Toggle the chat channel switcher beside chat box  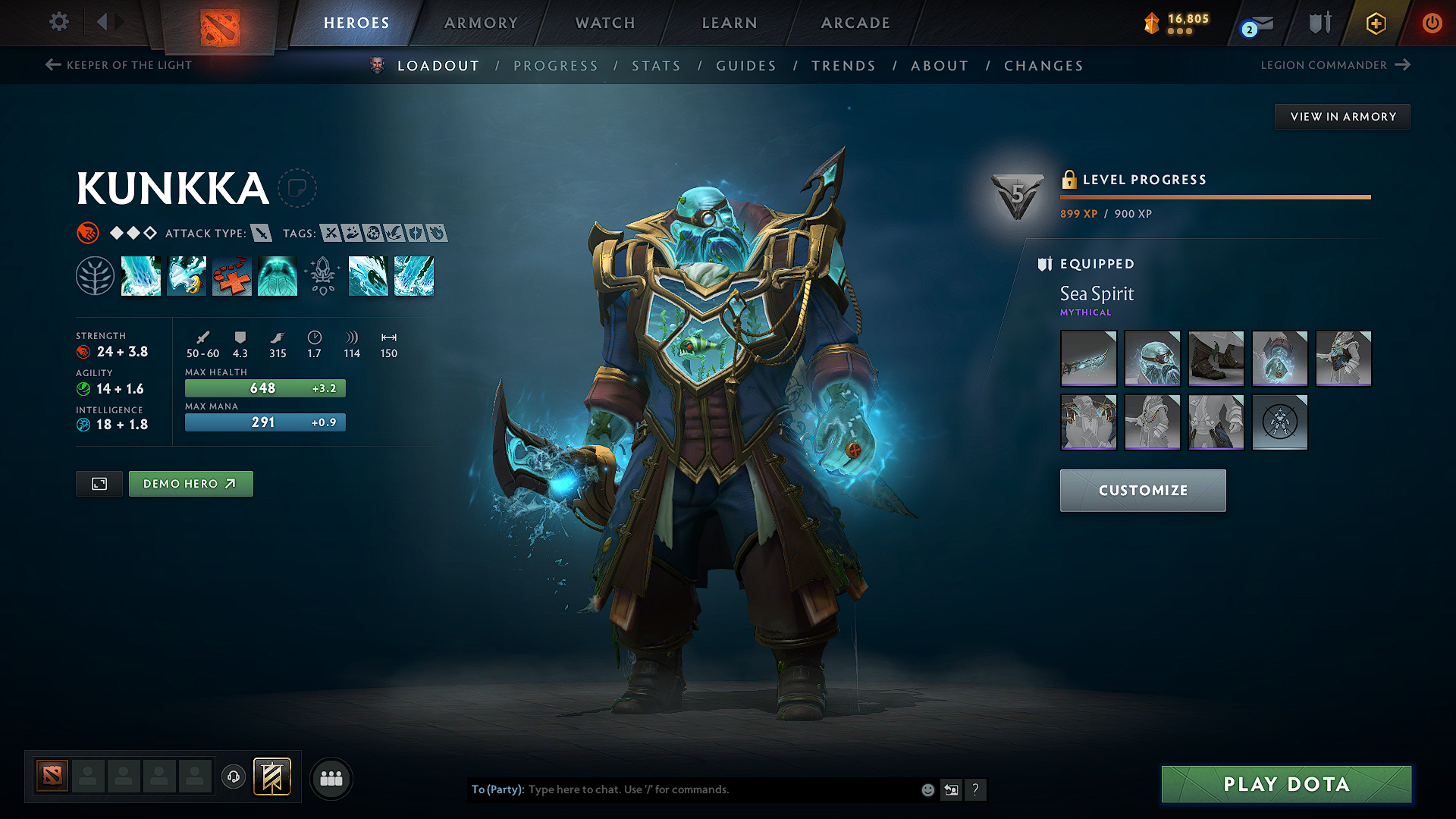click(x=952, y=789)
